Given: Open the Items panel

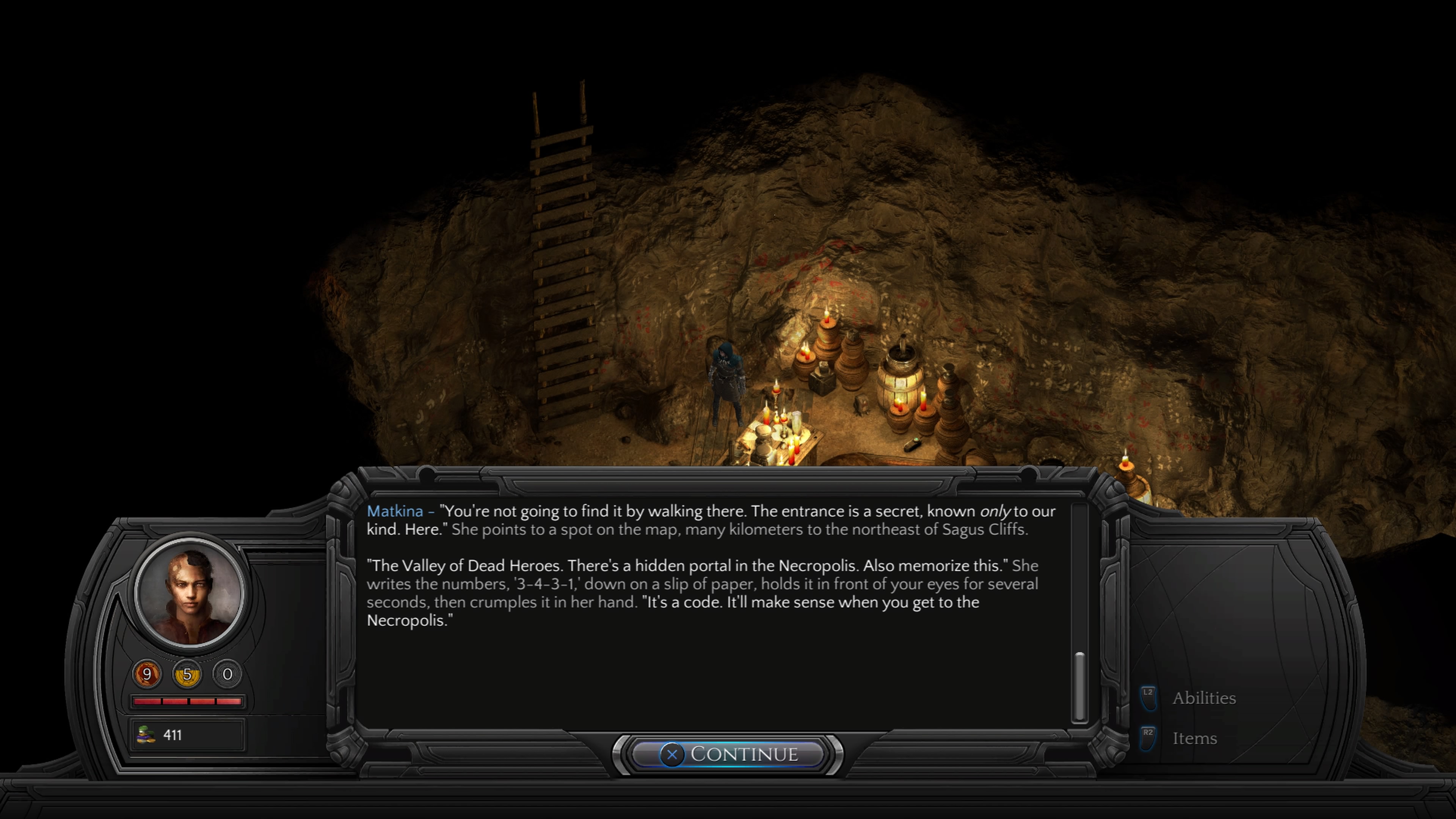Looking at the screenshot, I should pyautogui.click(x=1194, y=738).
